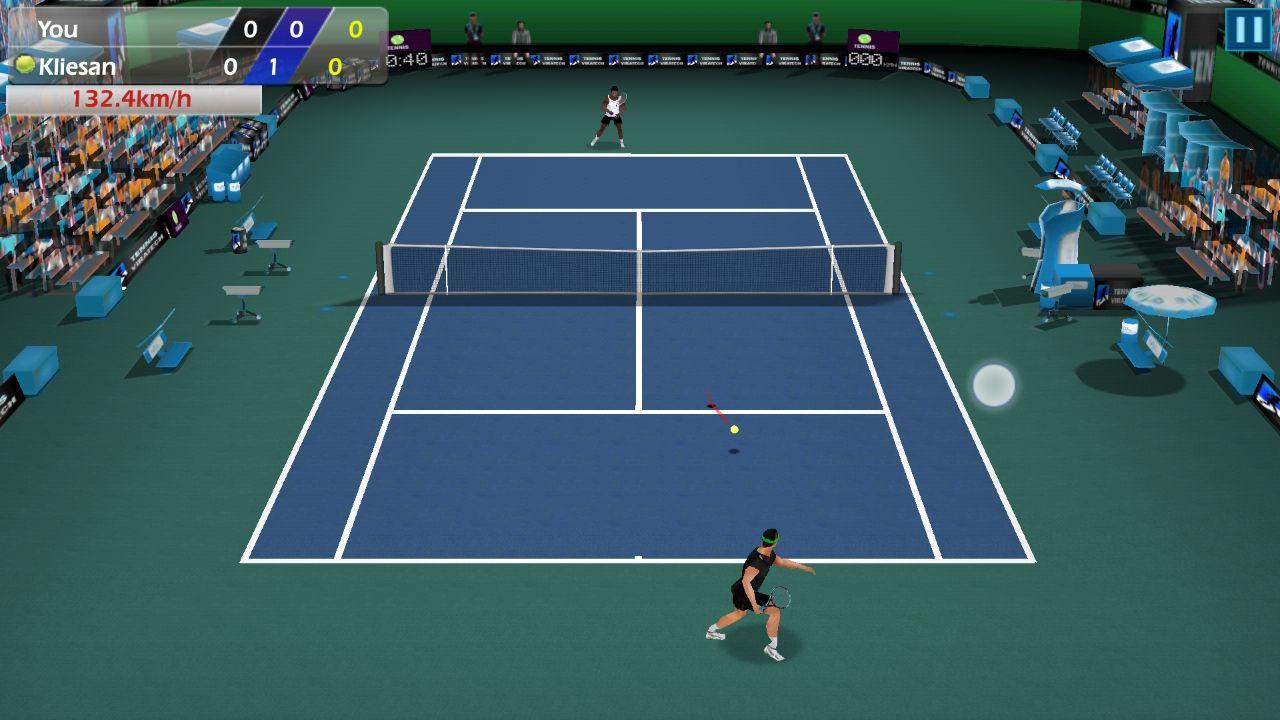Select the yellow ball on the court

click(733, 428)
